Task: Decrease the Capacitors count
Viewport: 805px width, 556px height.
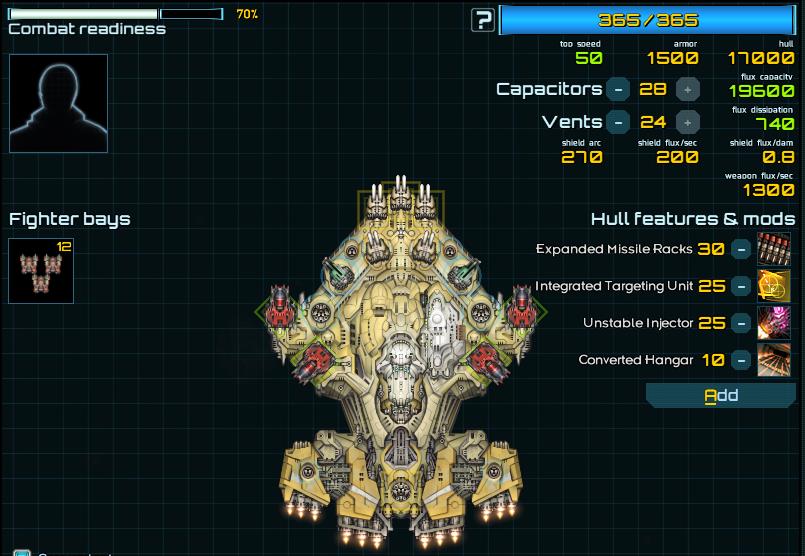Action: pos(619,89)
